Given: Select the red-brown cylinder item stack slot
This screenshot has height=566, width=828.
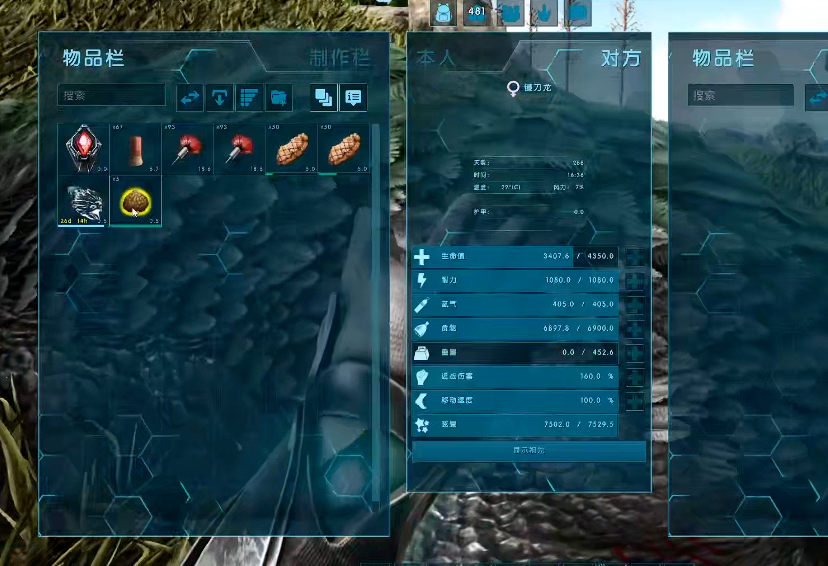Looking at the screenshot, I should pos(134,148).
